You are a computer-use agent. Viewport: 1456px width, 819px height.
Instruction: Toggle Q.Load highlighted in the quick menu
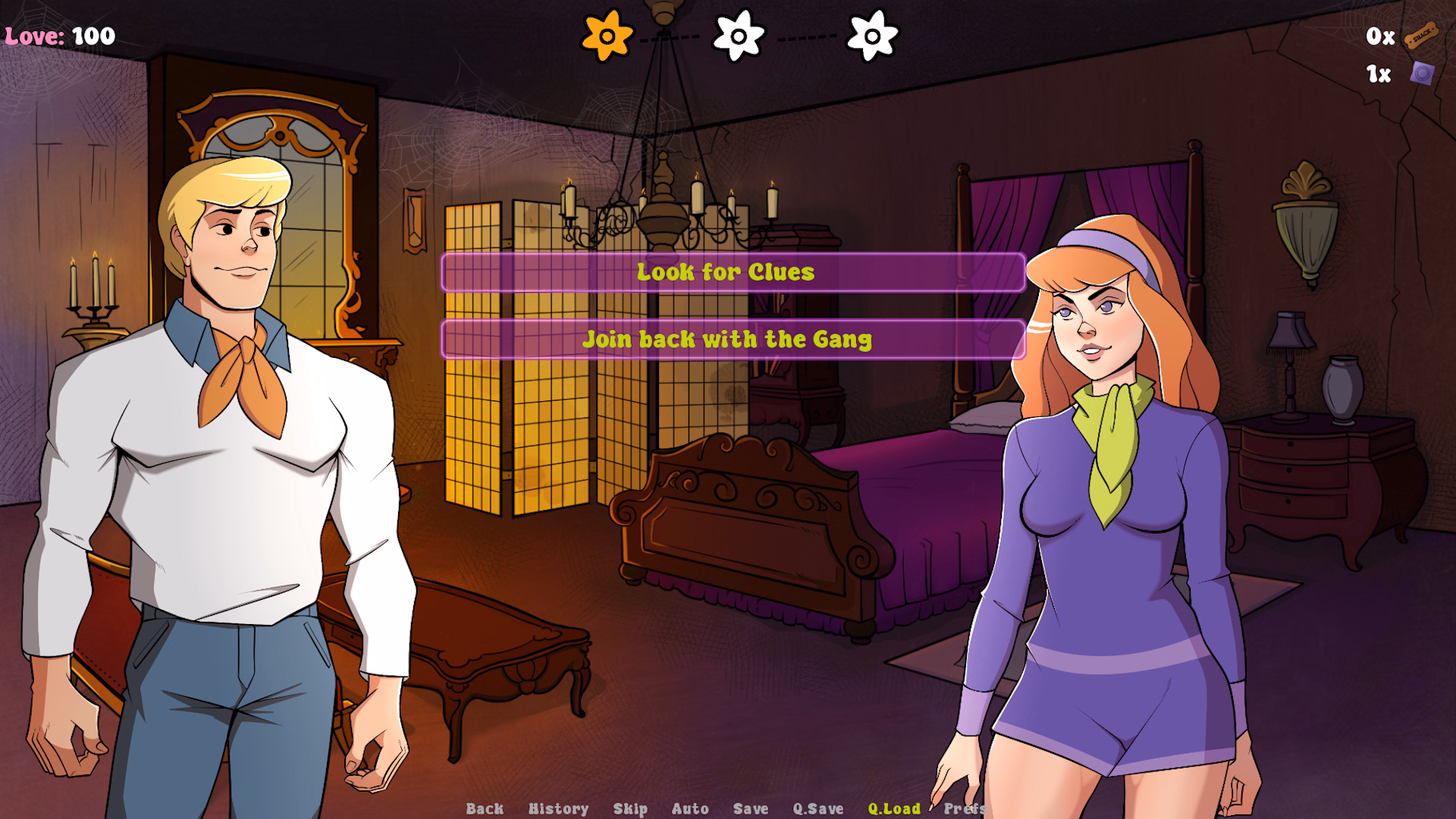tap(896, 808)
